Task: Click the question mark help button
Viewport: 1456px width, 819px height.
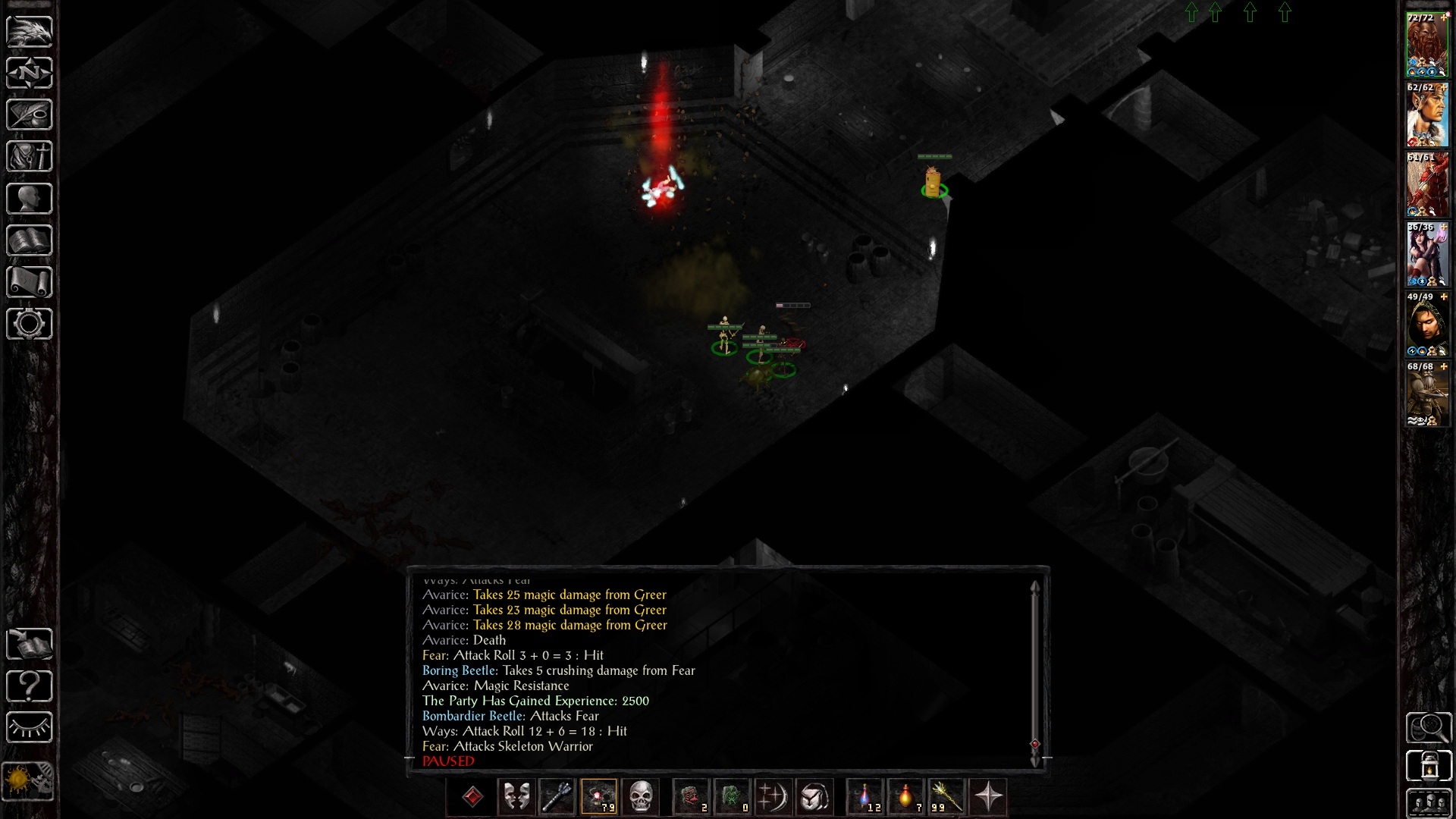Action: pyautogui.click(x=30, y=686)
